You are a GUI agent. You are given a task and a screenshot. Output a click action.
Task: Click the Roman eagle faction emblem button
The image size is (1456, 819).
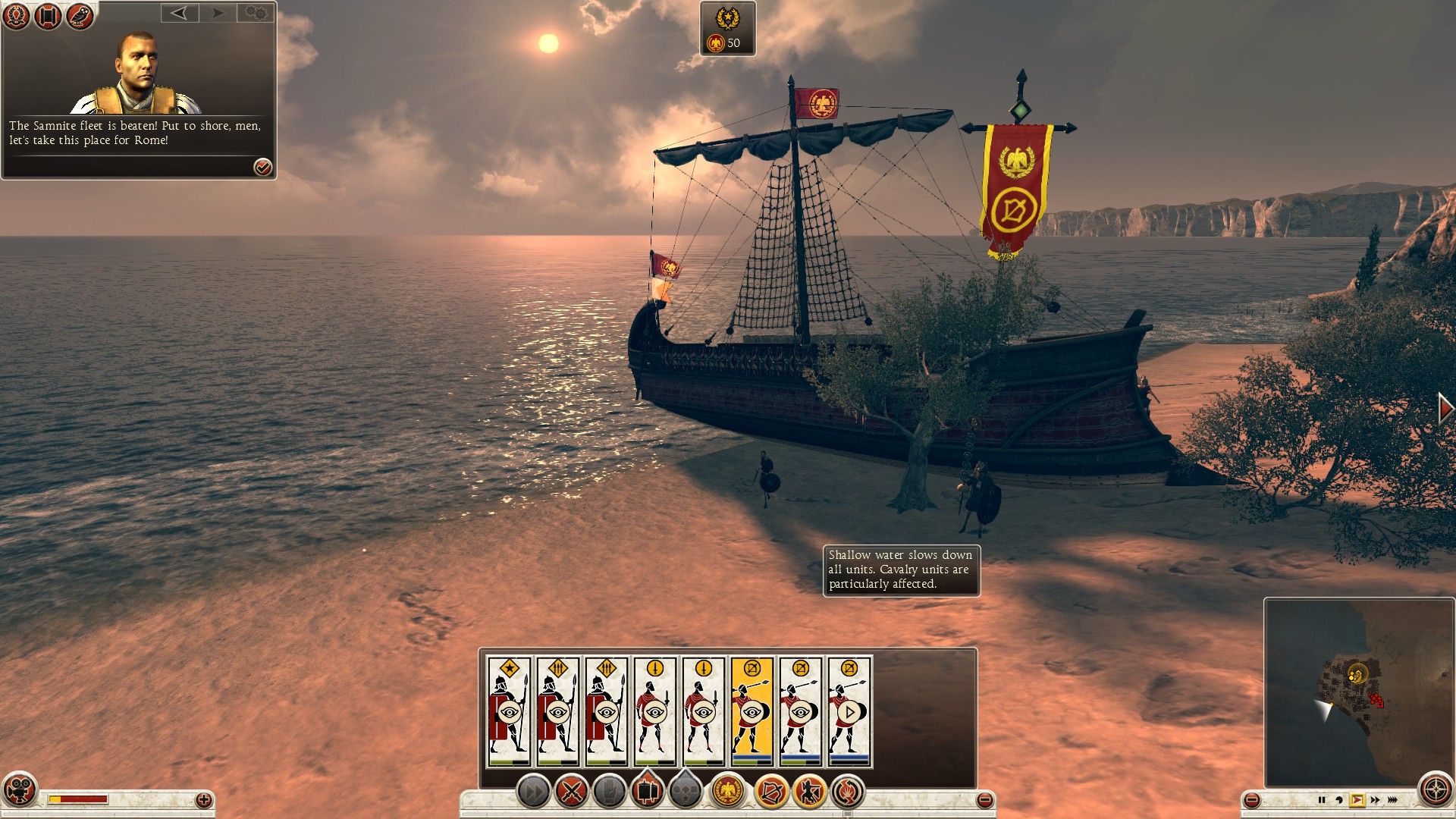click(728, 792)
